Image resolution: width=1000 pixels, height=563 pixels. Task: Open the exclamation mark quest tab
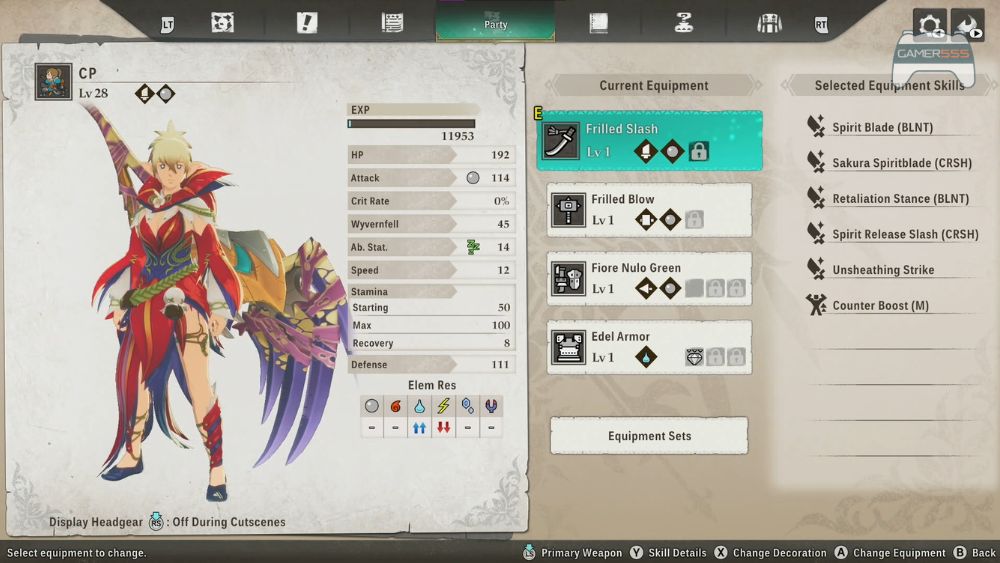pyautogui.click(x=307, y=23)
